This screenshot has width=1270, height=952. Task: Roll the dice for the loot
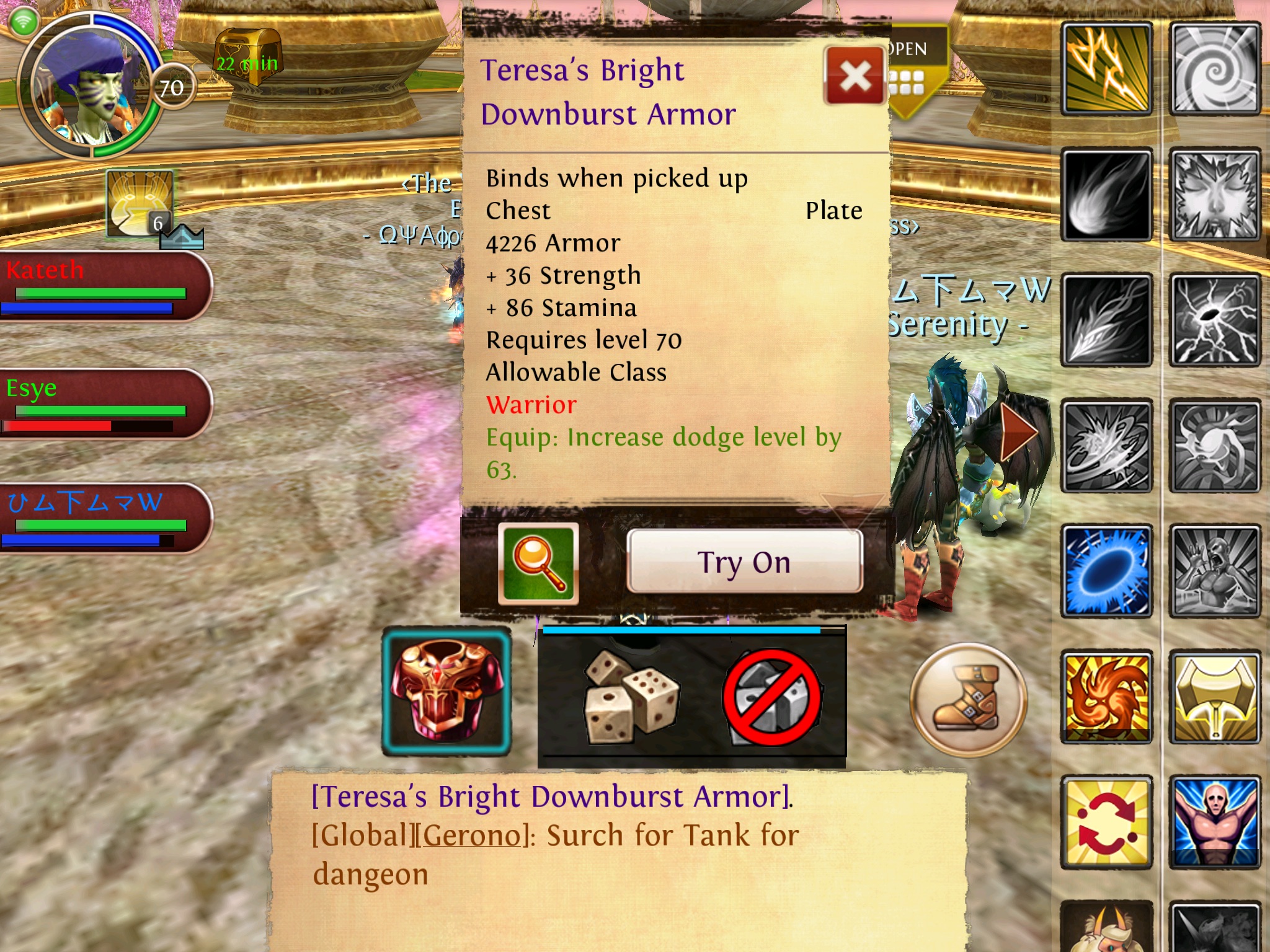628,698
